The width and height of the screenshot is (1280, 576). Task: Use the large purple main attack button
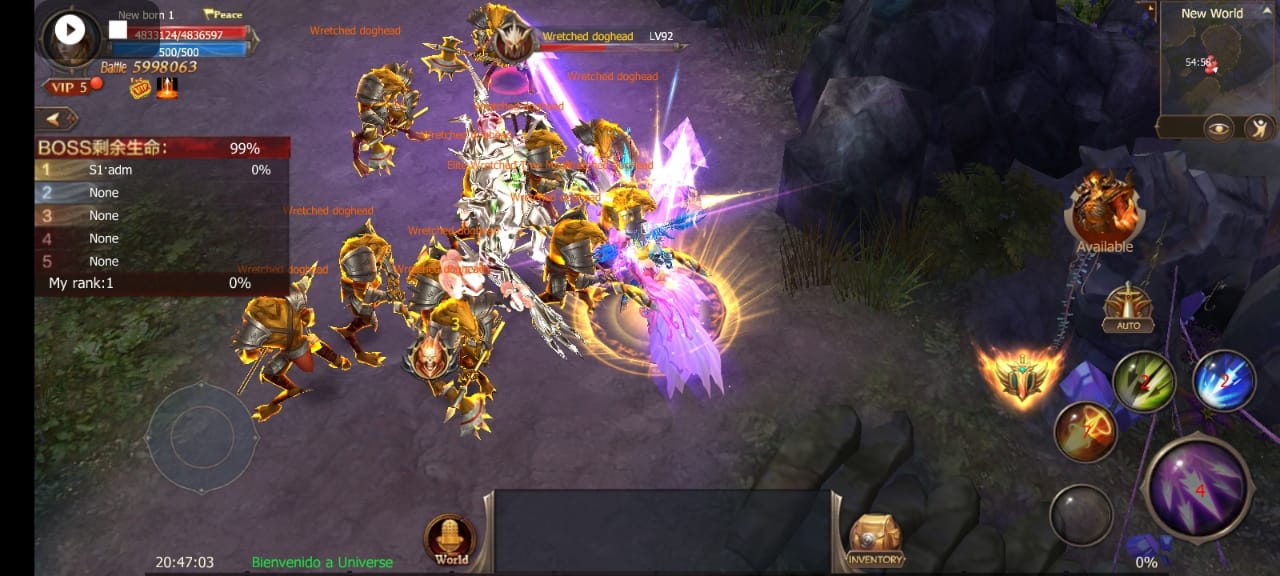(x=1198, y=489)
